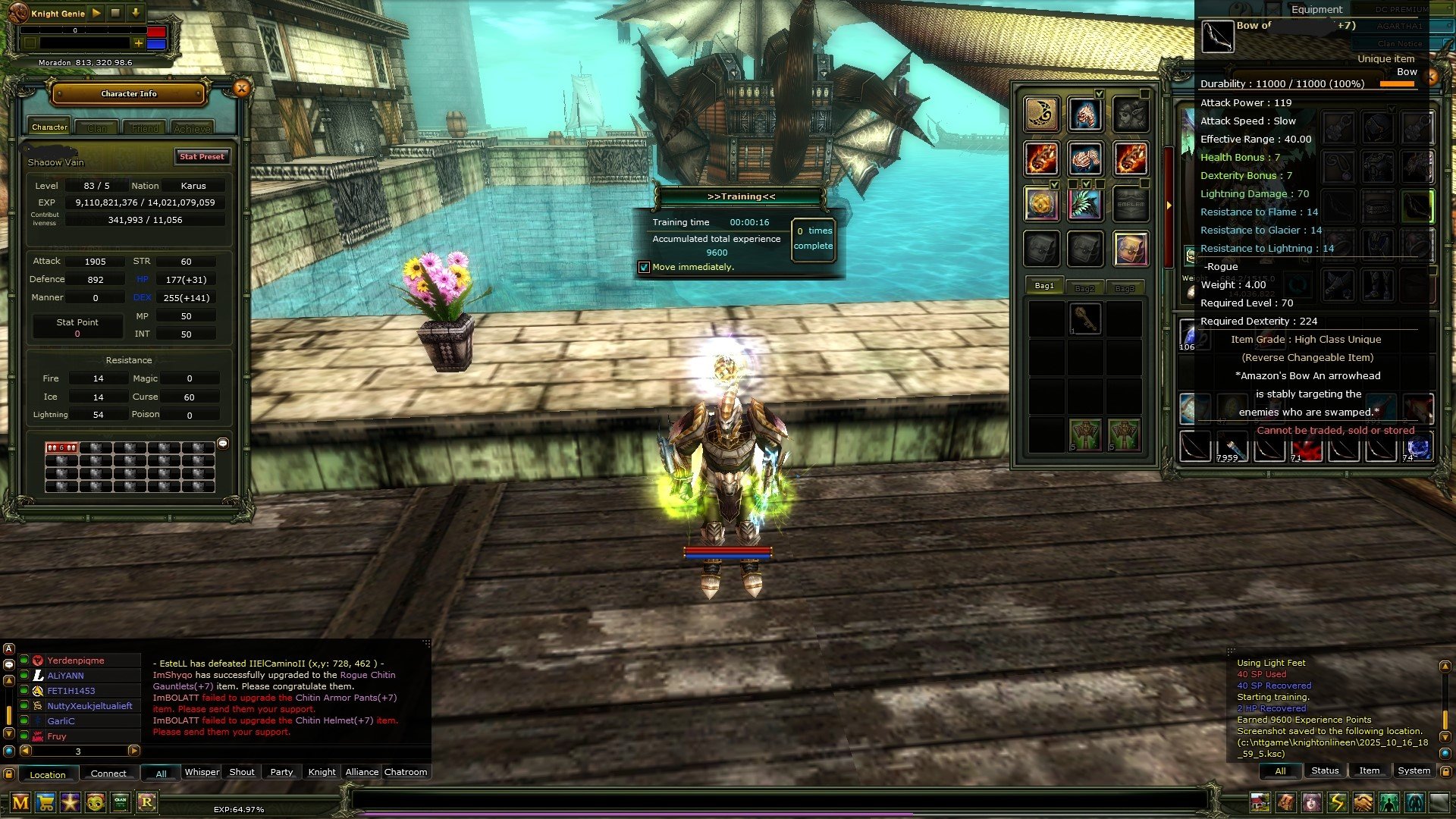Select the Bag2 tab
Image resolution: width=1456 pixels, height=819 pixels.
(x=1084, y=287)
